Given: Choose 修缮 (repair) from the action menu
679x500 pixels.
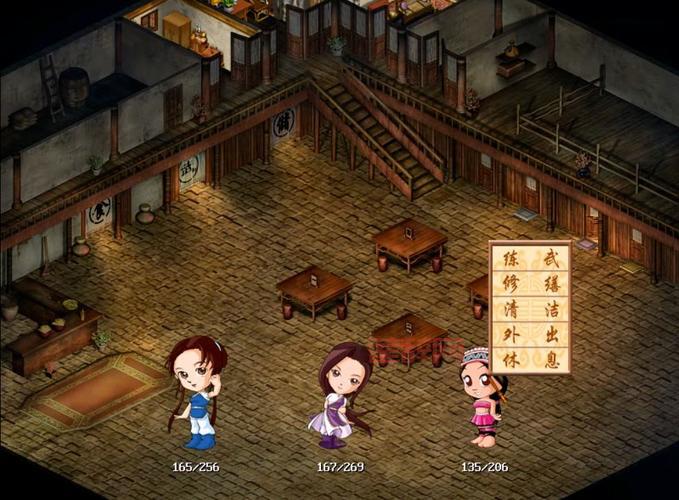Looking at the screenshot, I should click(x=530, y=284).
